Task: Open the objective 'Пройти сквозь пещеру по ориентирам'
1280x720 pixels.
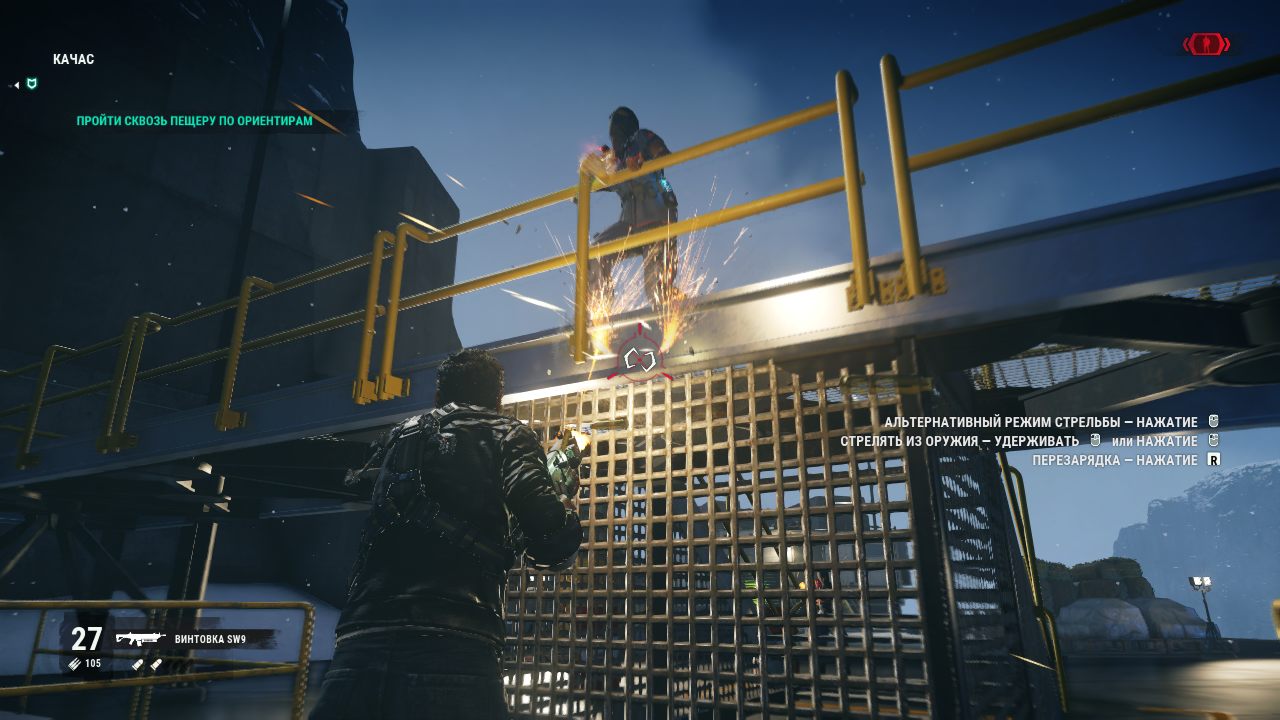Action: (194, 121)
